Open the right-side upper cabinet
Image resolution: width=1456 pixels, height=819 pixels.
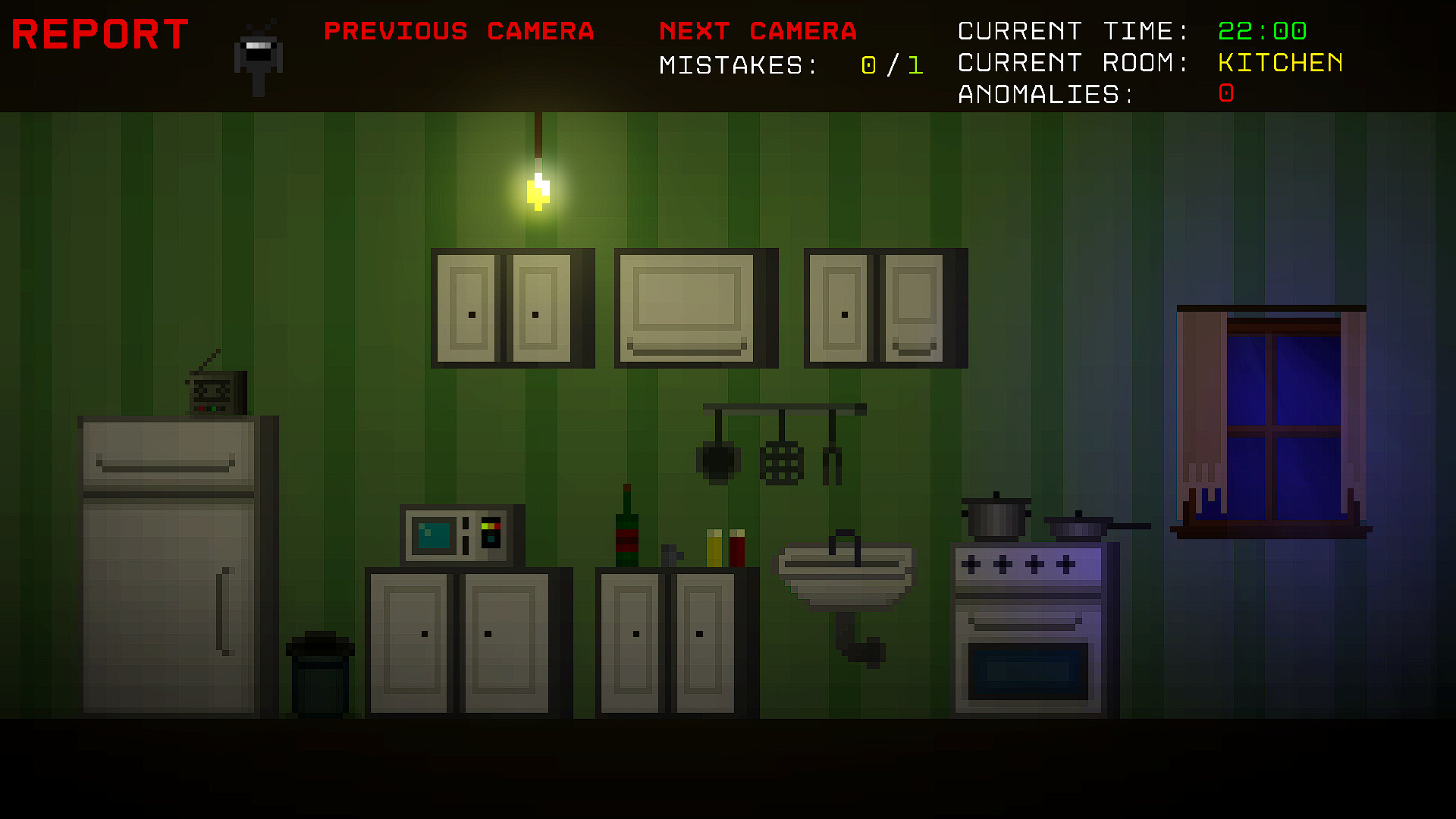point(883,307)
